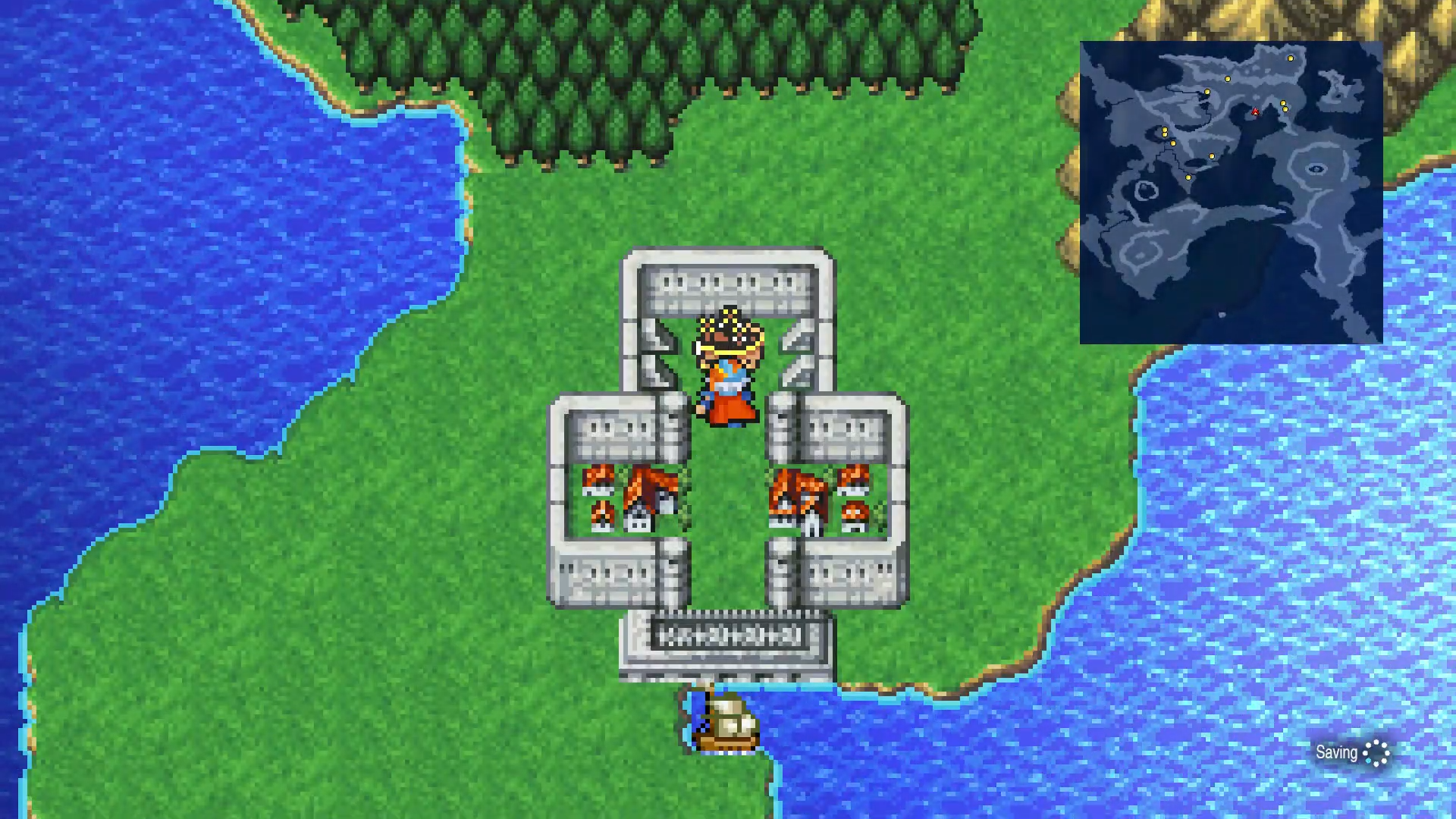Click the yellow dot near the minimap's center
The height and width of the screenshot is (819, 1456).
click(x=1212, y=156)
